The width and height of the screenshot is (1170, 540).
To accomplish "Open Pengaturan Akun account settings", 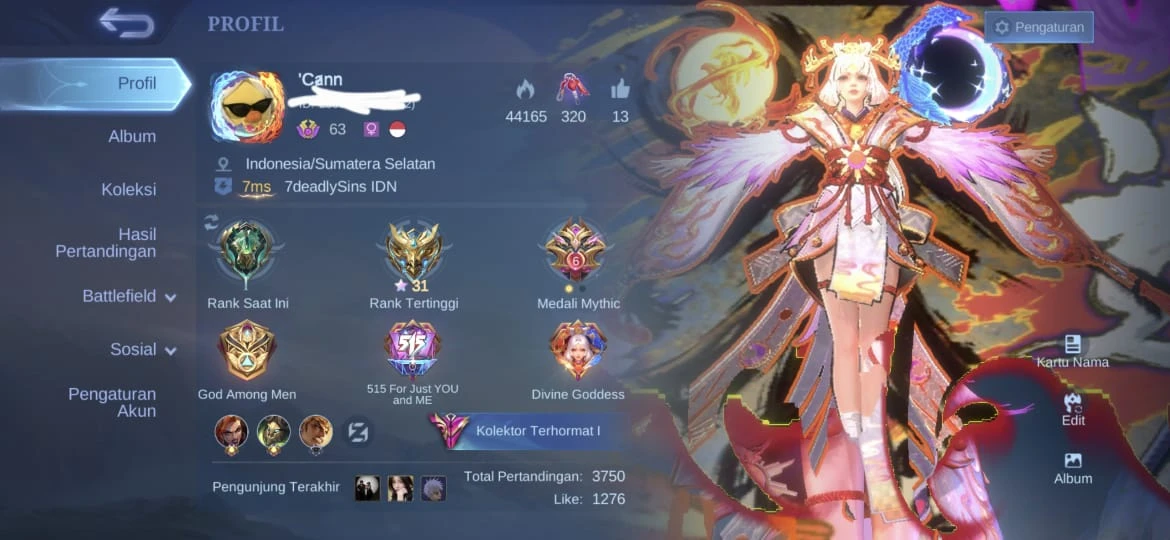I will [112, 402].
